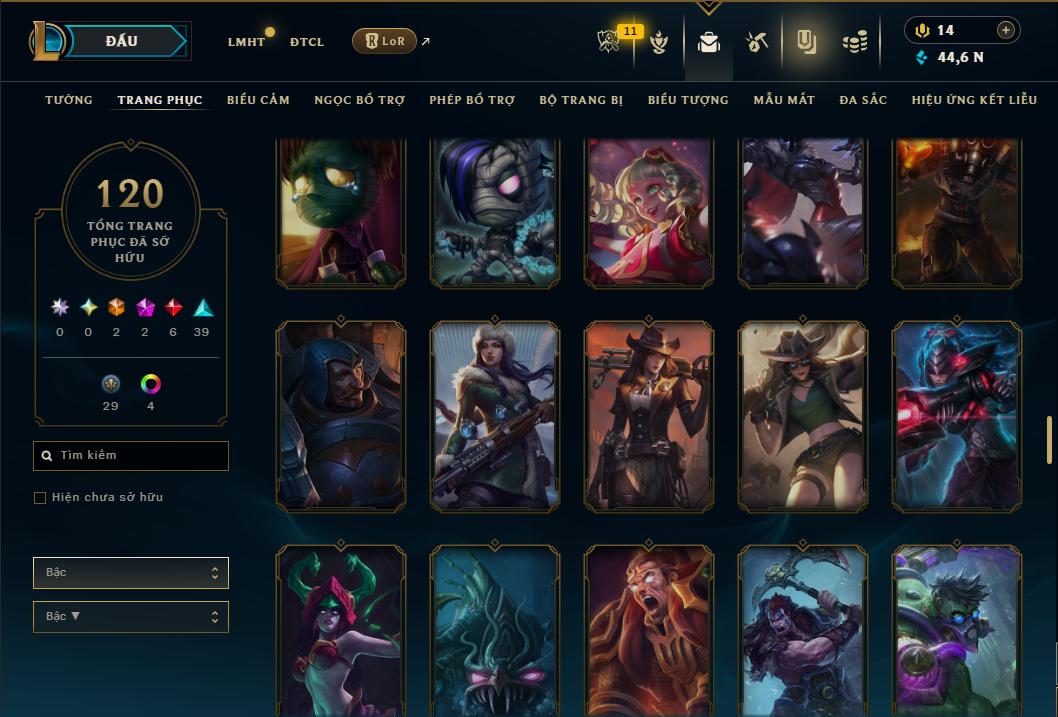Image resolution: width=1058 pixels, height=717 pixels.
Task: Switch to the TƯỚNG tab
Action: pyautogui.click(x=69, y=100)
